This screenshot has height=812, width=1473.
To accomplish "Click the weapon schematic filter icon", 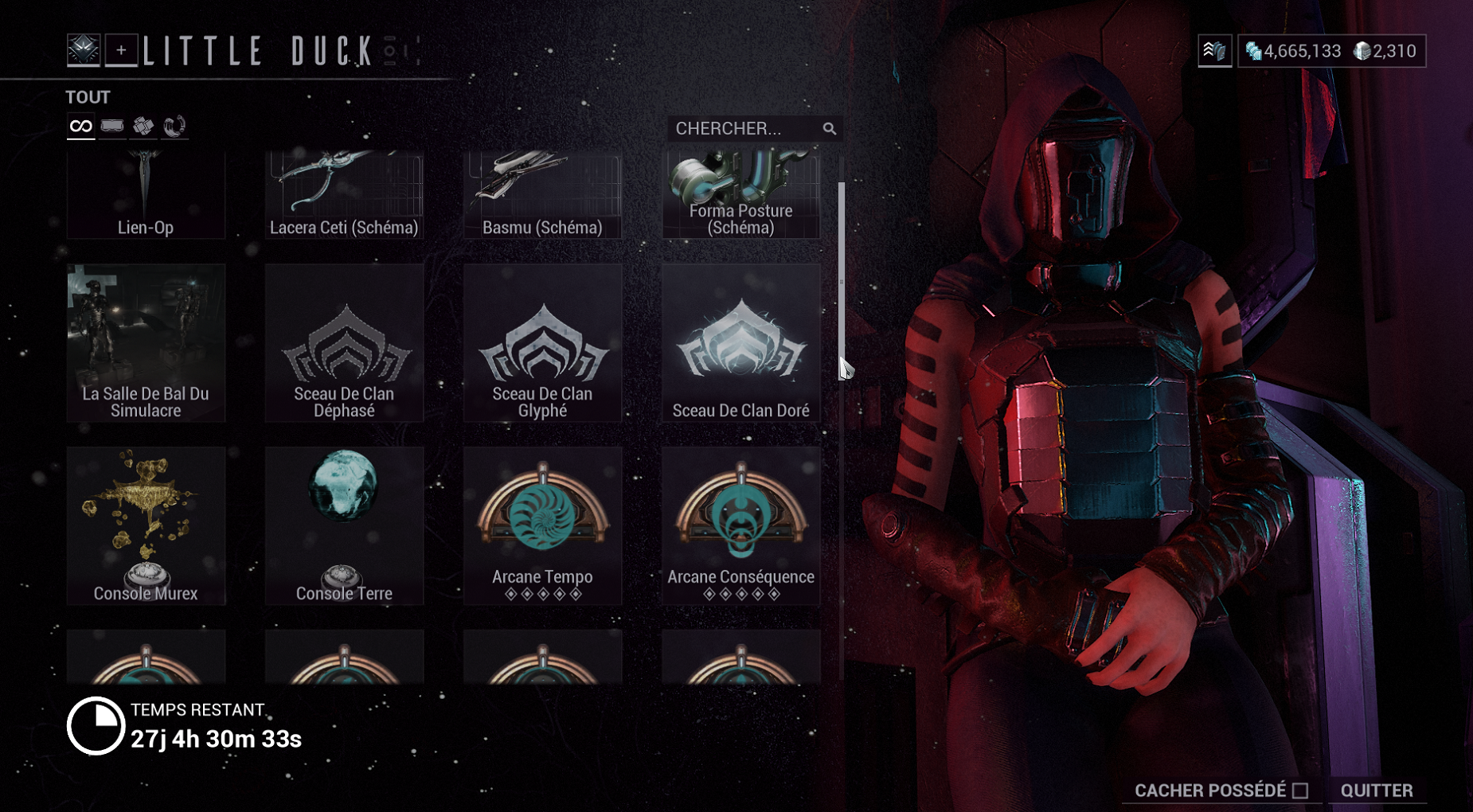I will [111, 126].
